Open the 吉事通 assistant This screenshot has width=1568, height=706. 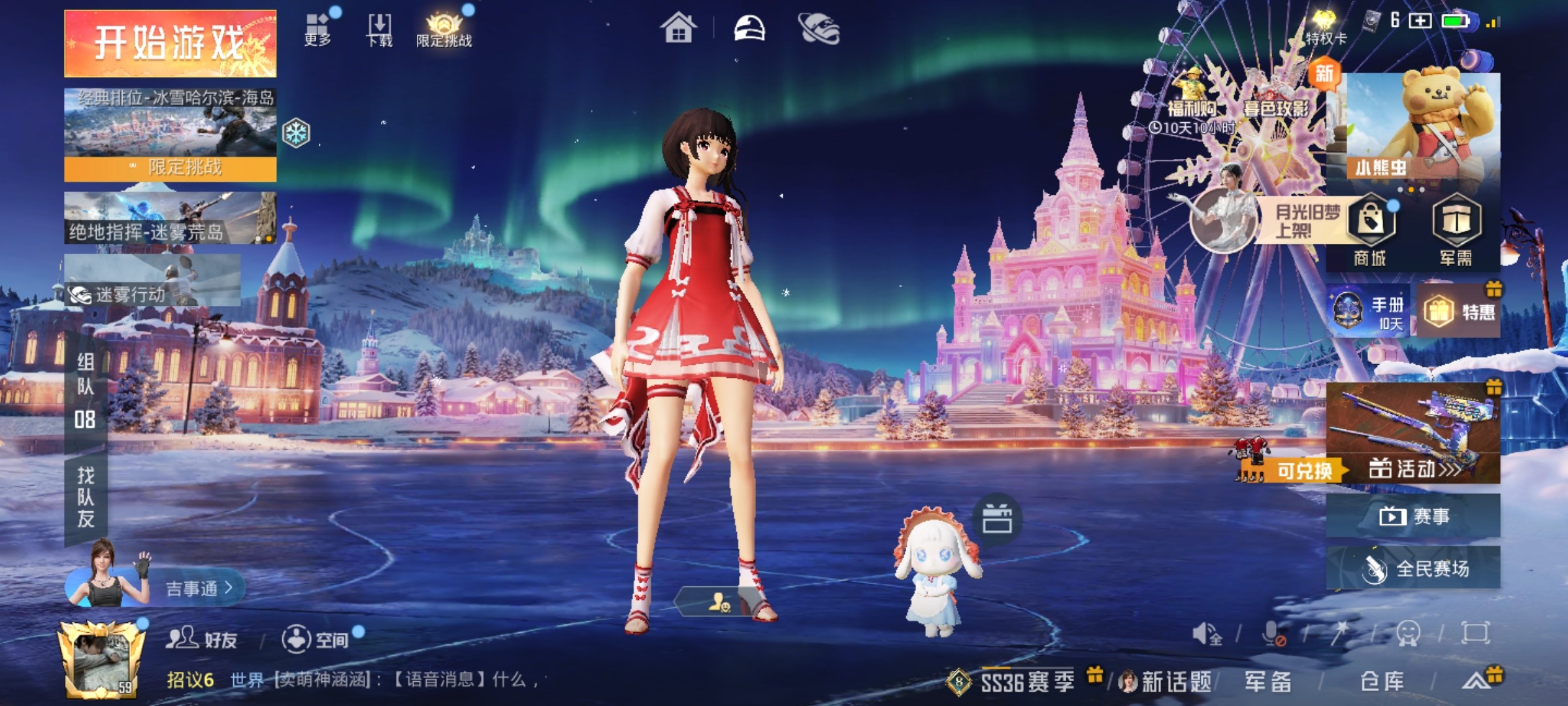(x=196, y=588)
